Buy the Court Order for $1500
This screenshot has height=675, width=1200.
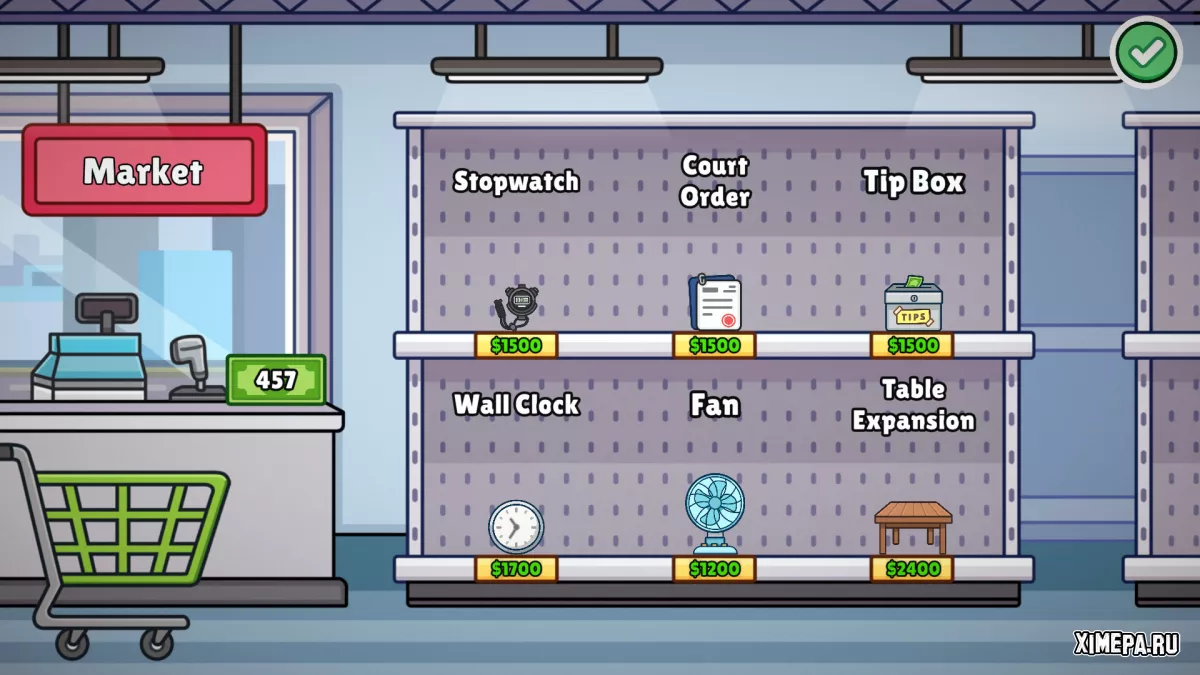pyautogui.click(x=714, y=346)
